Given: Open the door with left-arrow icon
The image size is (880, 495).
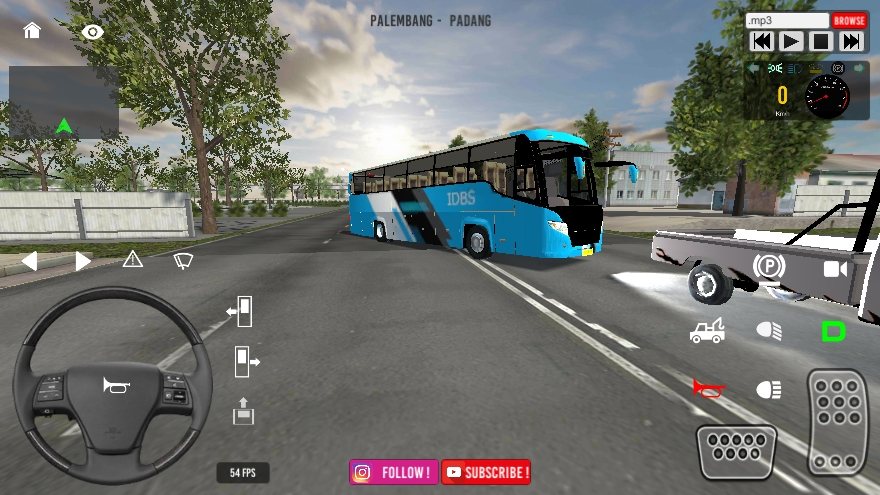Looking at the screenshot, I should (x=240, y=312).
